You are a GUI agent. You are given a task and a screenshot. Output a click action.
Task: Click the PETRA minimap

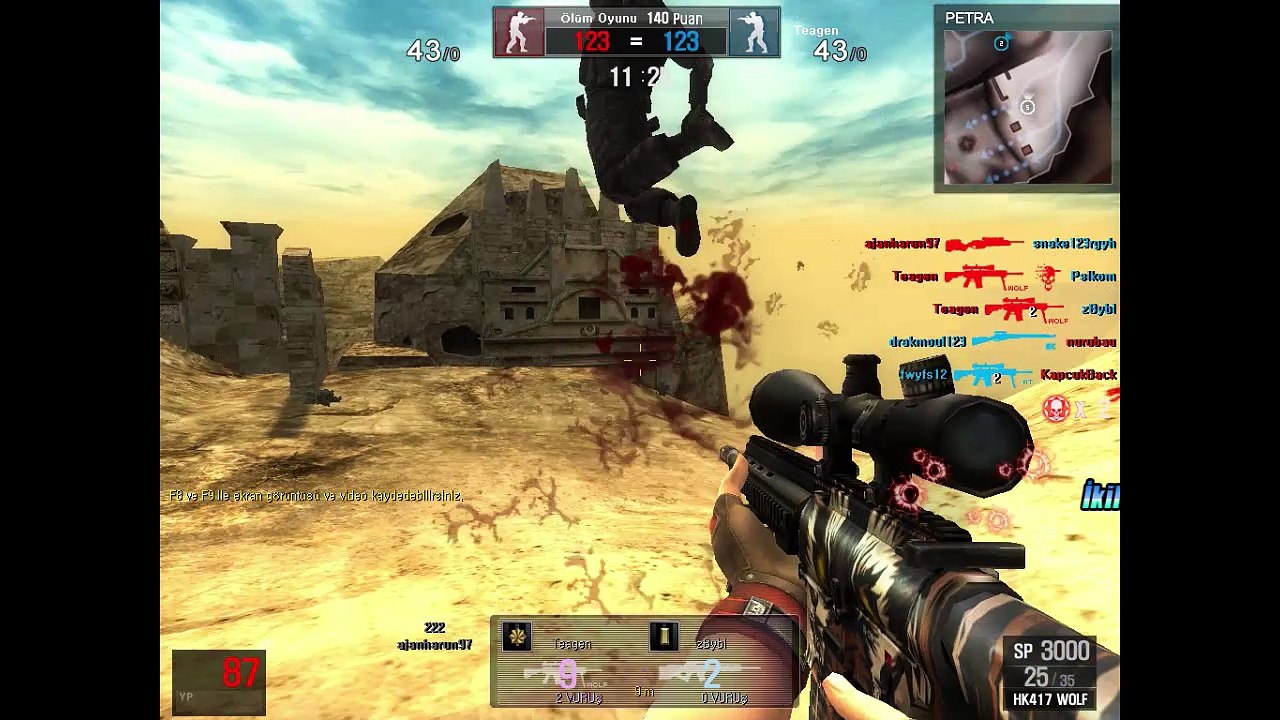click(x=1027, y=107)
